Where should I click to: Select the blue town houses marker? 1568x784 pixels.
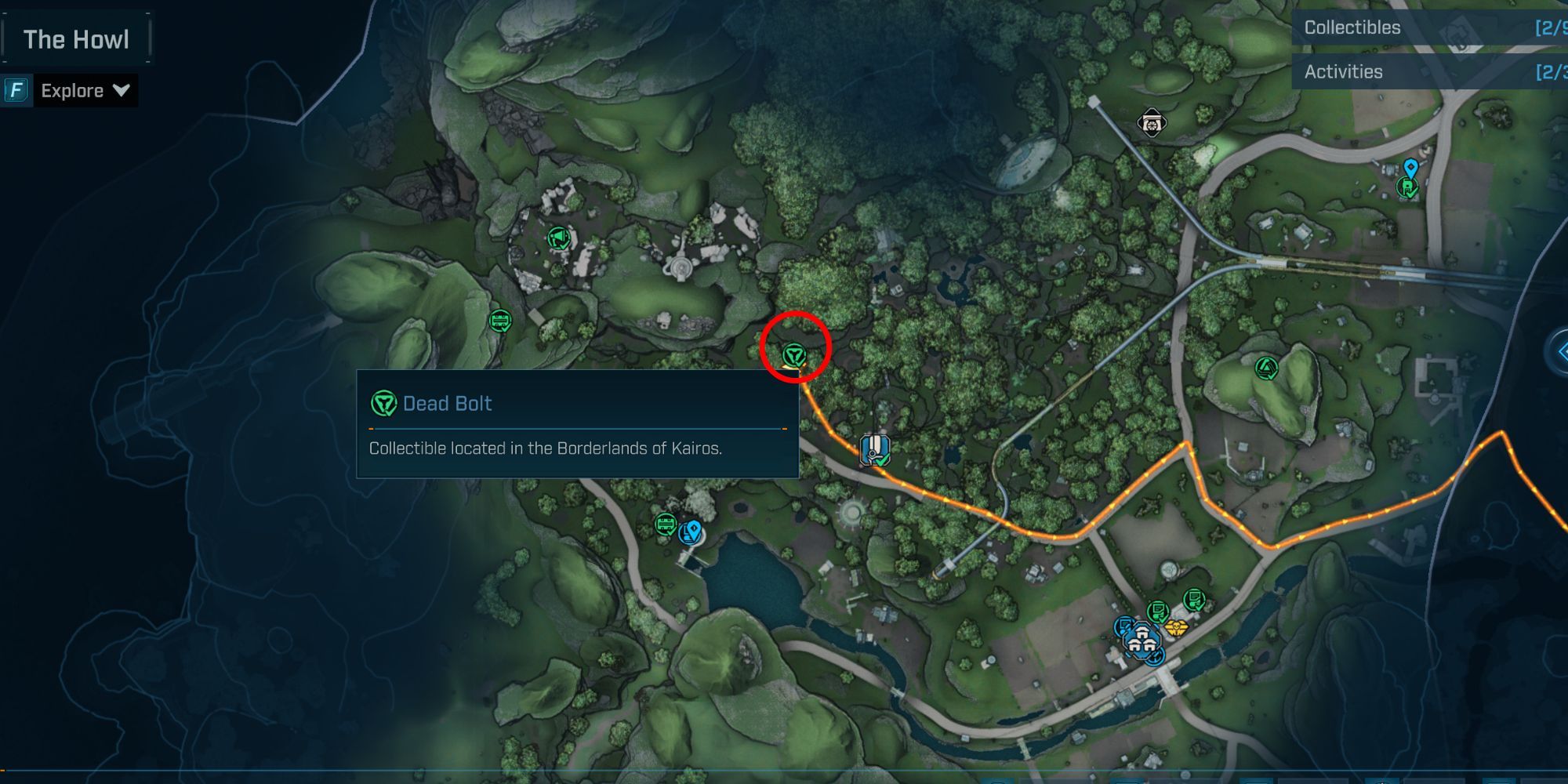(x=1142, y=641)
